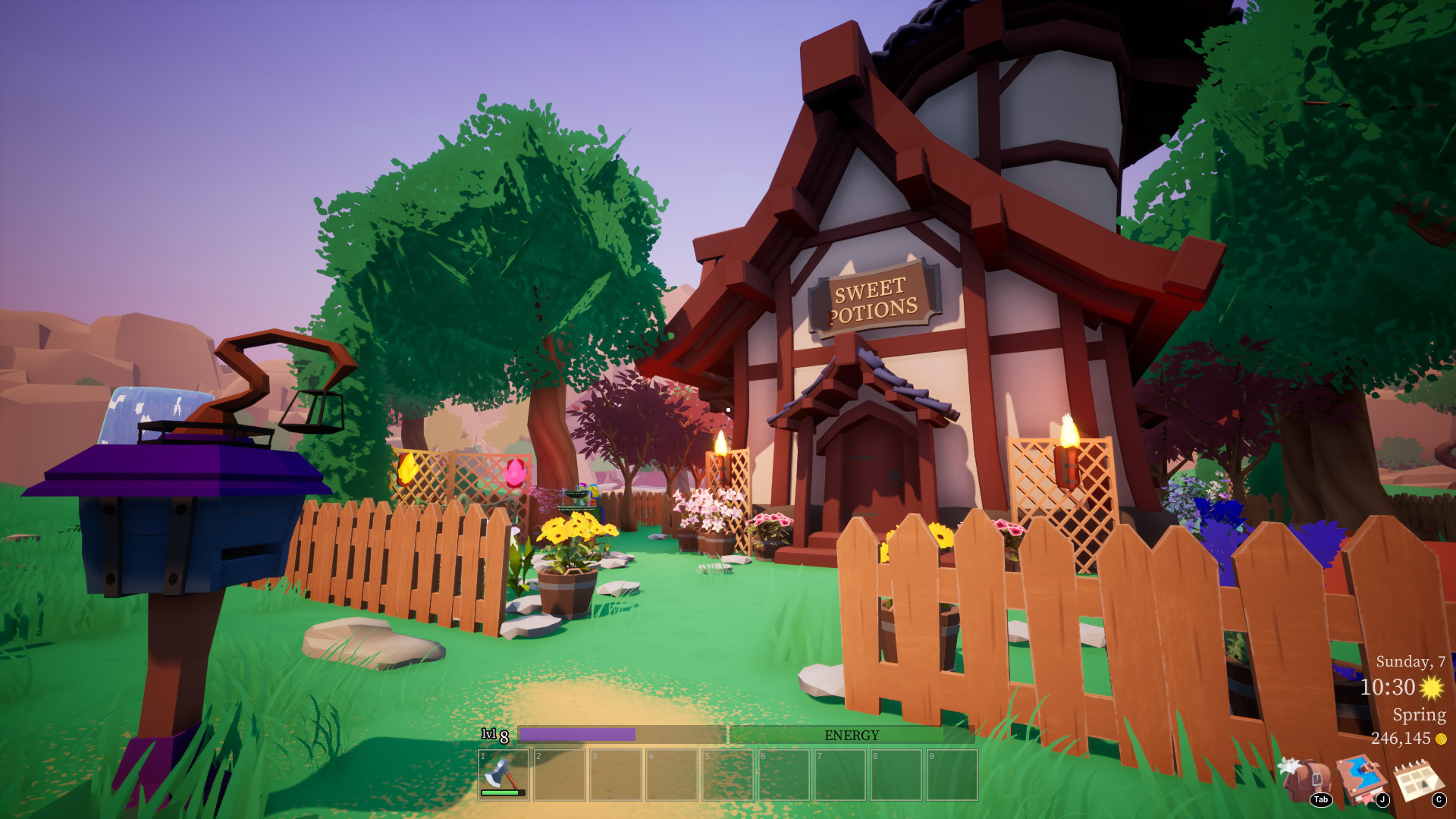Open the journal book icon

pyautogui.click(x=1361, y=780)
